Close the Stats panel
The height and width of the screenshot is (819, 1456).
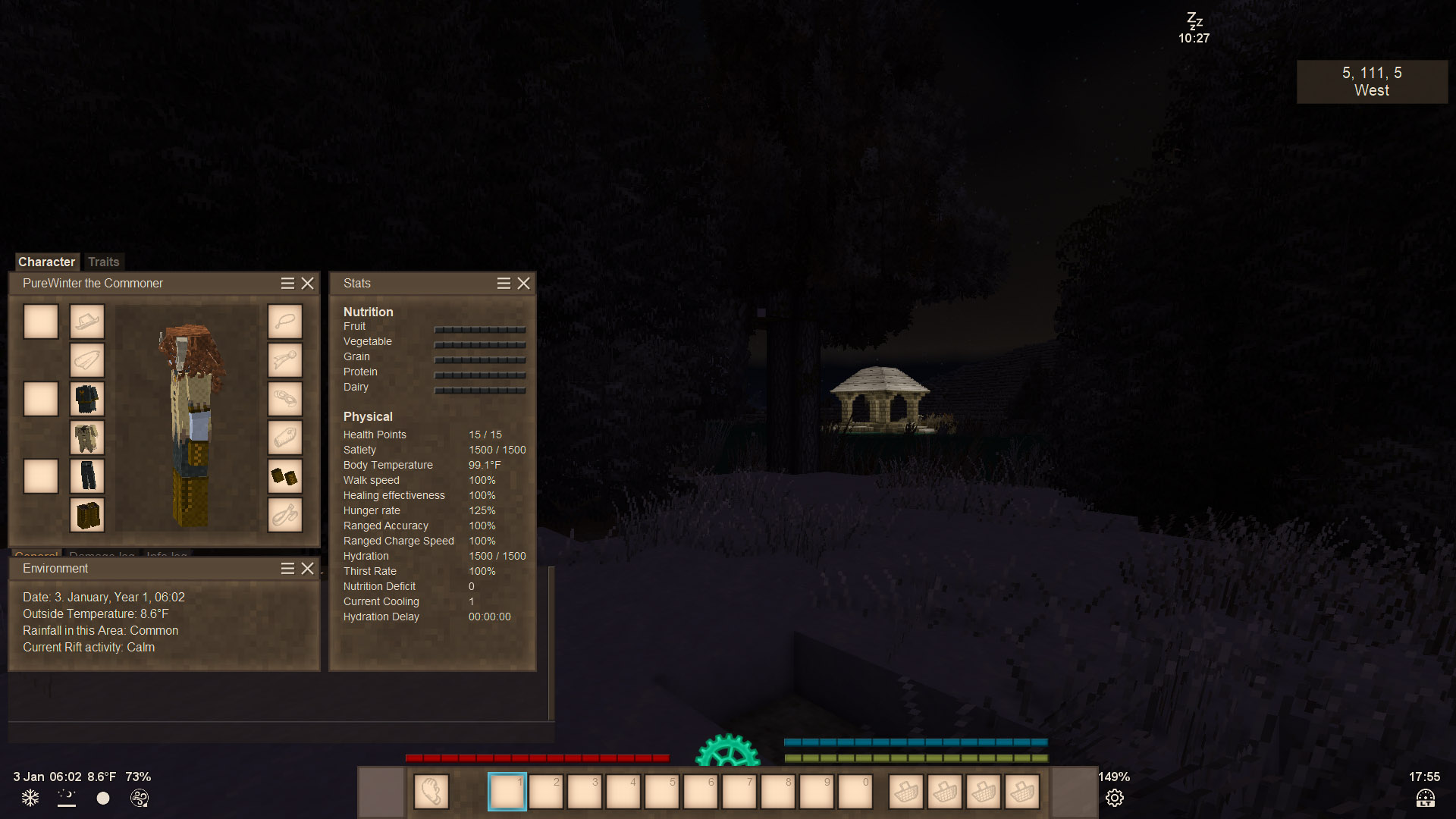[523, 283]
